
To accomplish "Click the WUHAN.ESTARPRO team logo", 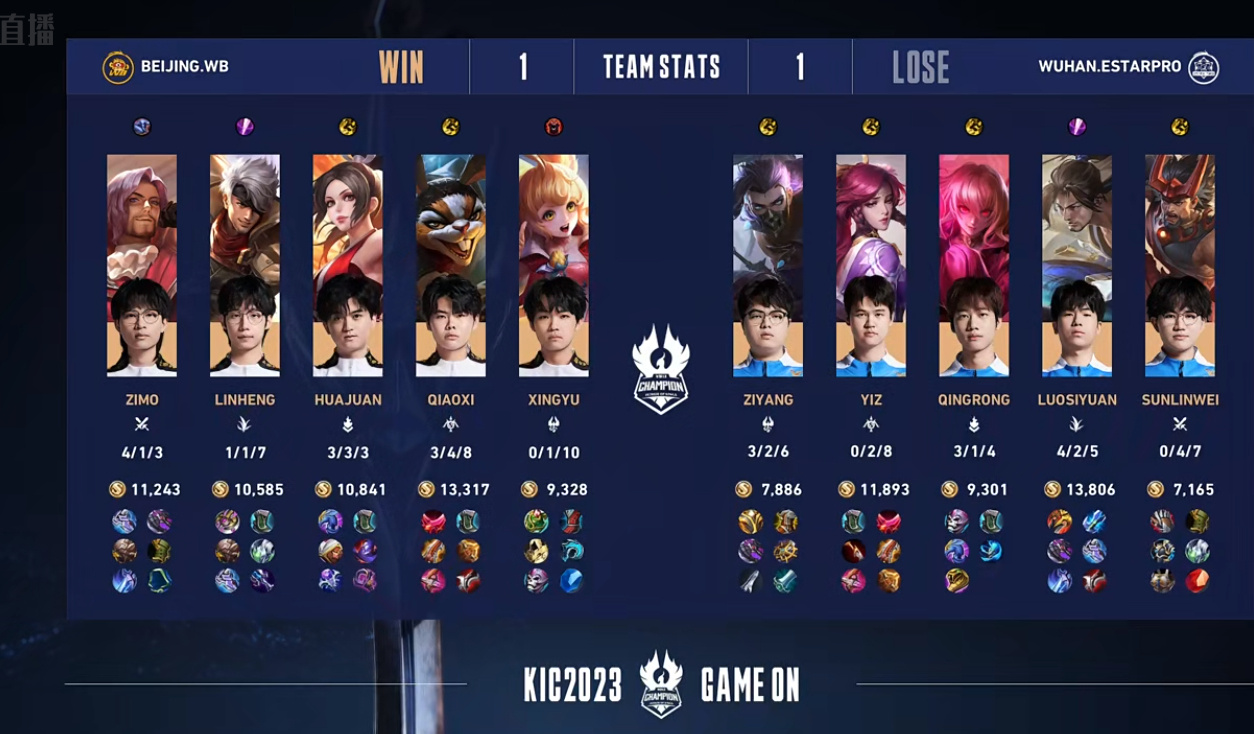I will [x=1203, y=67].
